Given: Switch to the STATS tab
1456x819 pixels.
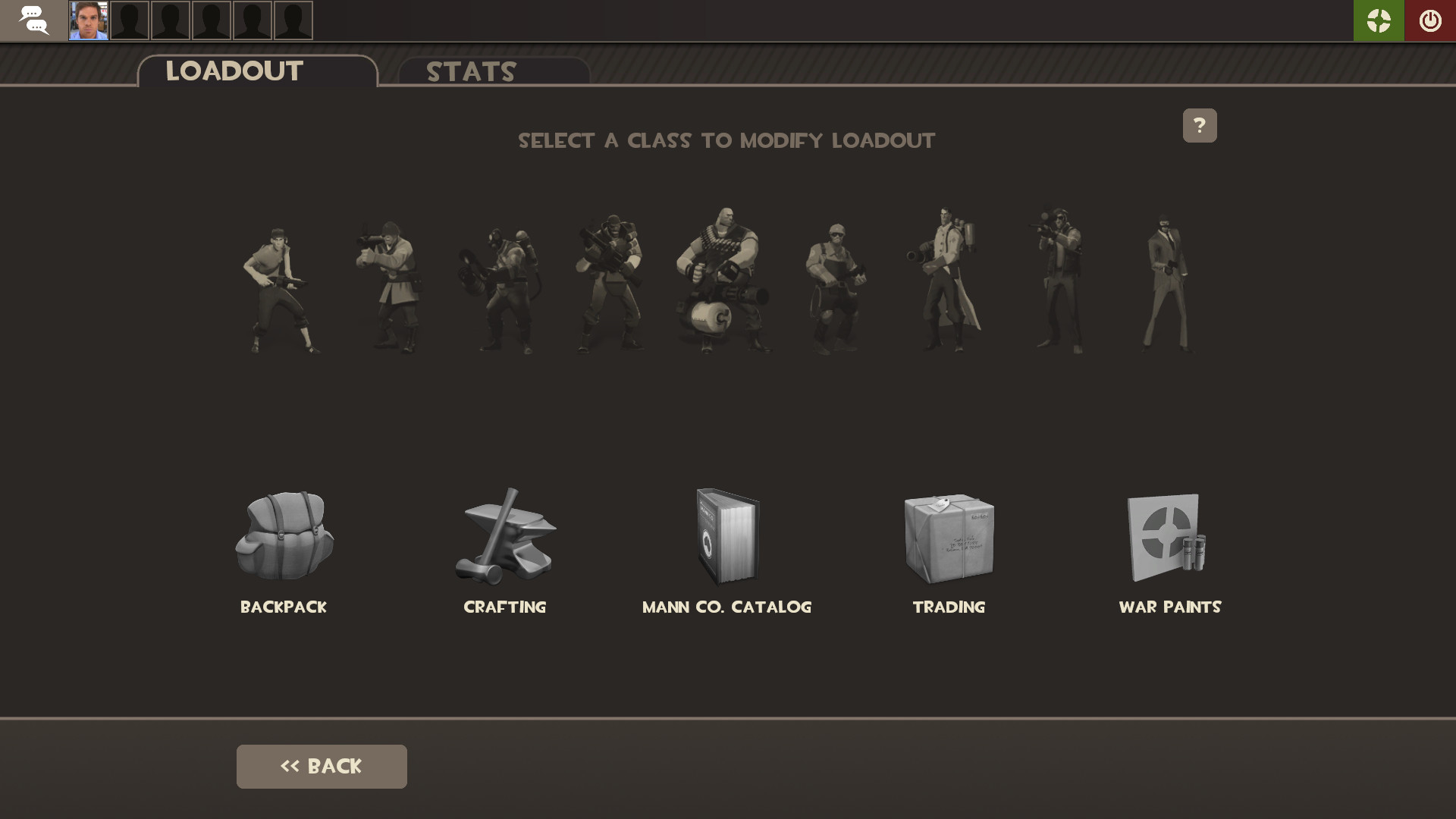Looking at the screenshot, I should [x=470, y=72].
